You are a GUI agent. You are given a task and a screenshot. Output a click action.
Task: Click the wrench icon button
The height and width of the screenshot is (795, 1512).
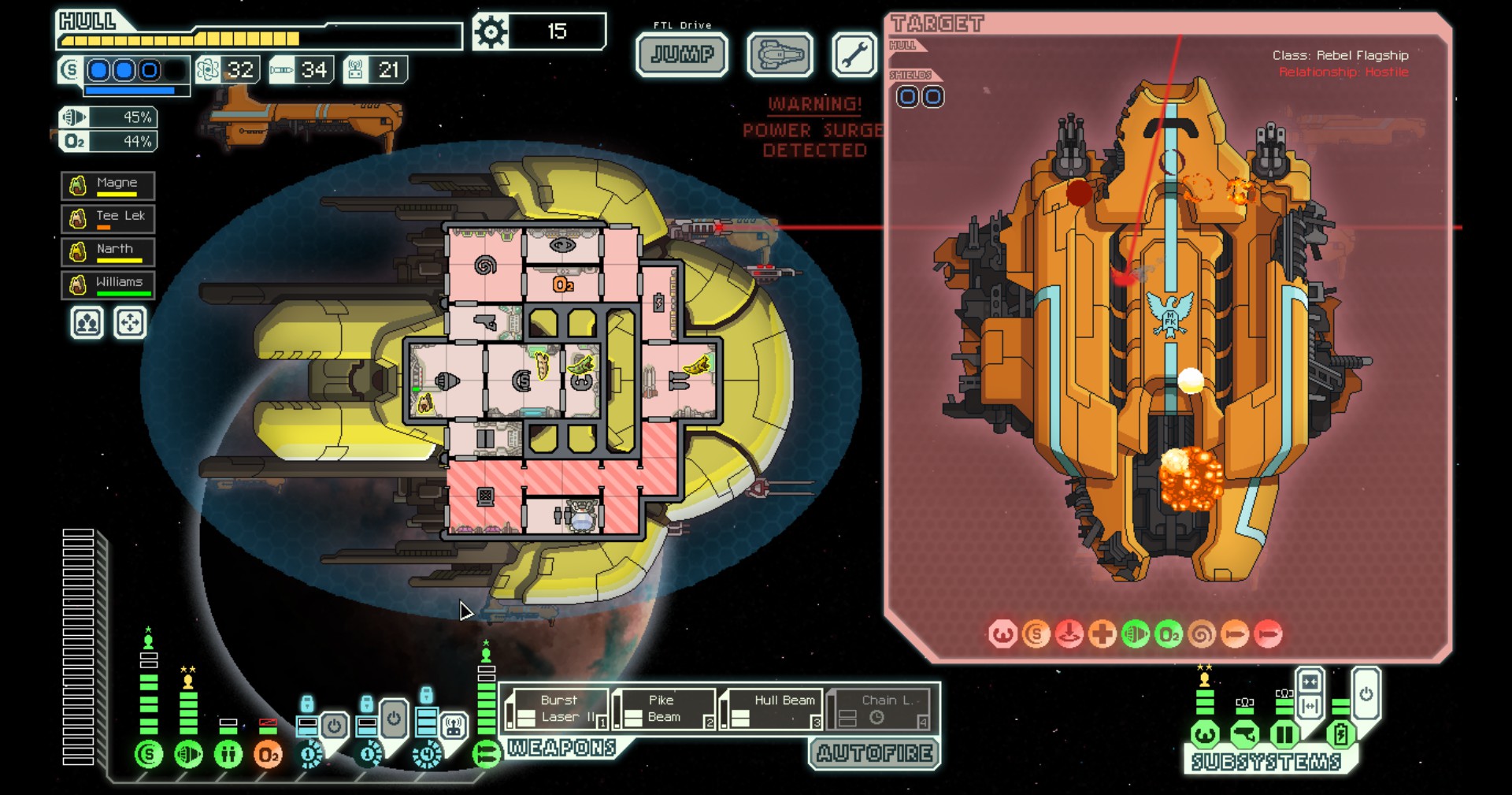click(854, 55)
